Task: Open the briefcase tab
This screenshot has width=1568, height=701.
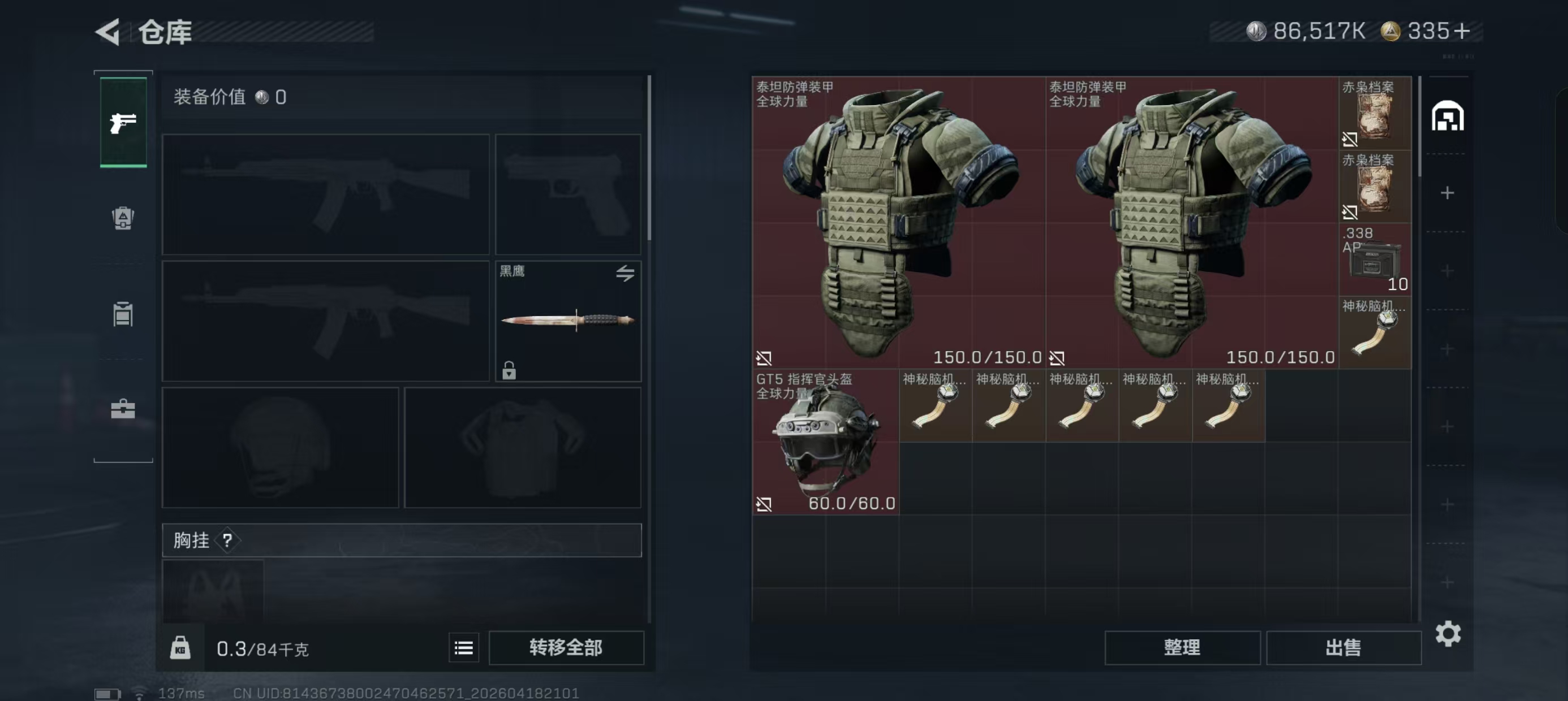Action: (123, 409)
